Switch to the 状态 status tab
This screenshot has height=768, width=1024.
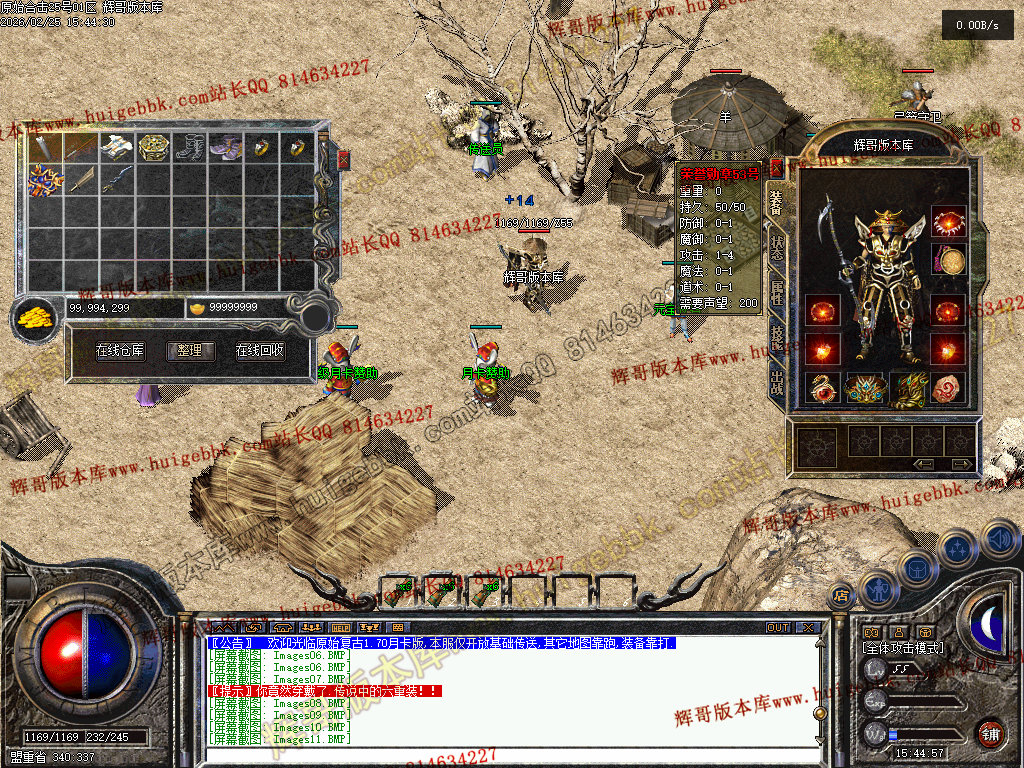click(777, 247)
